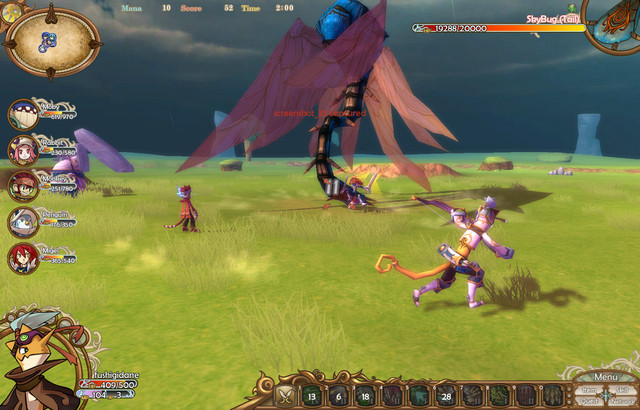Viewport: 640px width, 410px height.
Task: Select party member Moby's portrait
Action: pyautogui.click(x=23, y=114)
